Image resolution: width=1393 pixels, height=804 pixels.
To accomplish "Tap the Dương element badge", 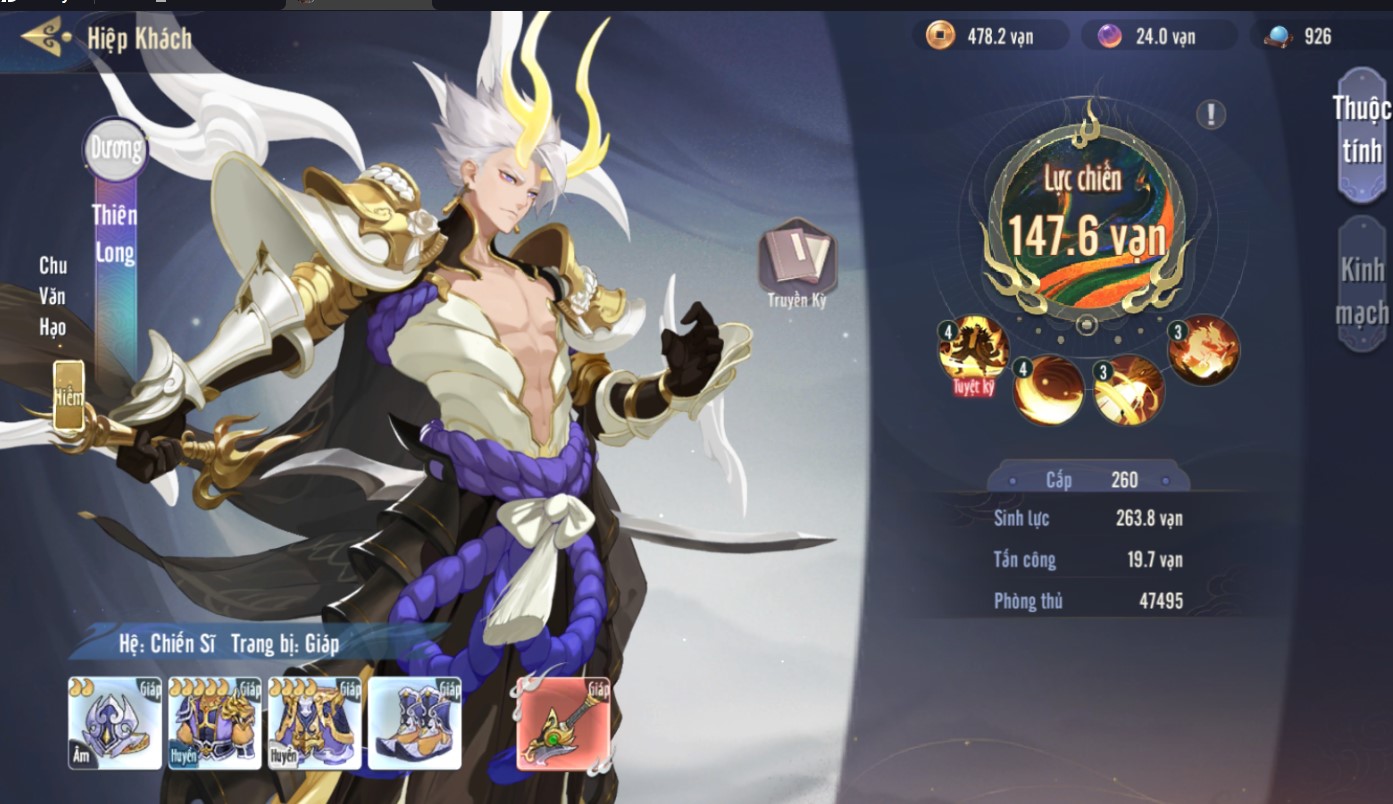I will 115,150.
